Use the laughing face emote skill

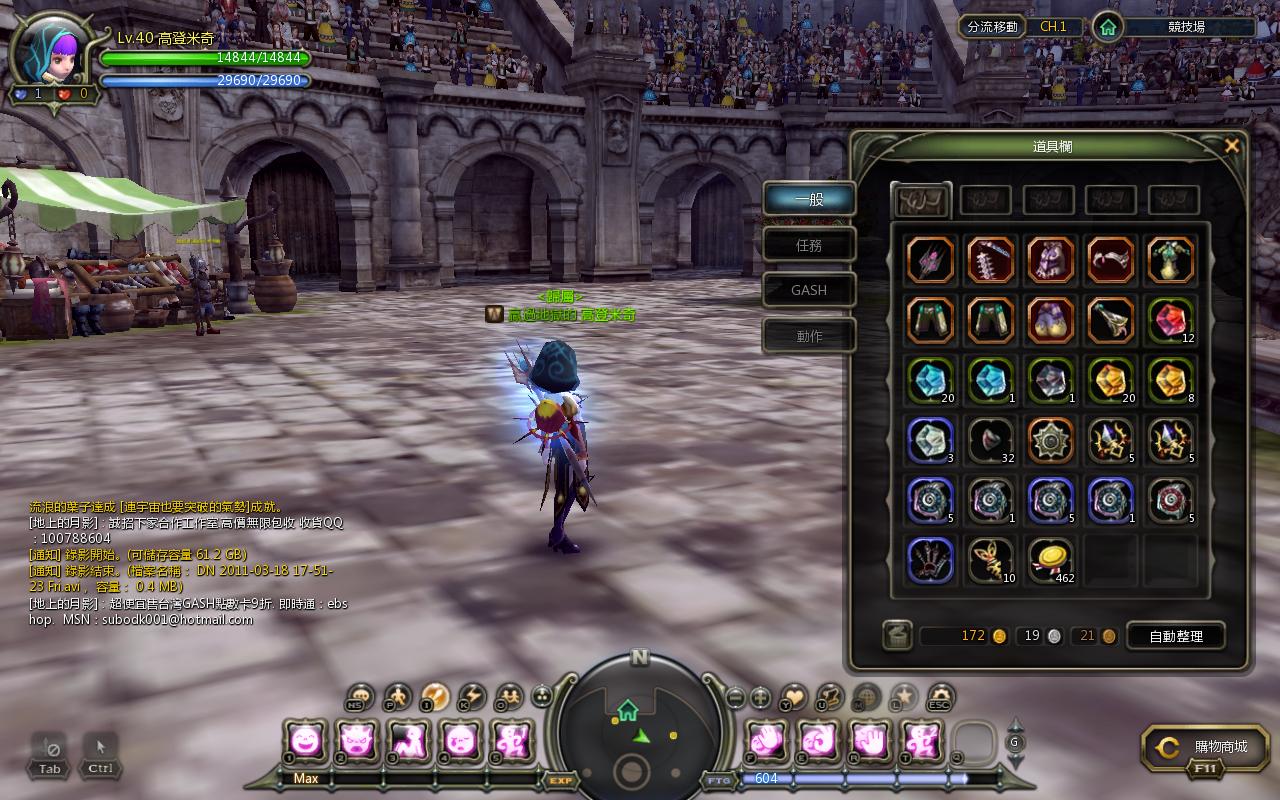304,741
